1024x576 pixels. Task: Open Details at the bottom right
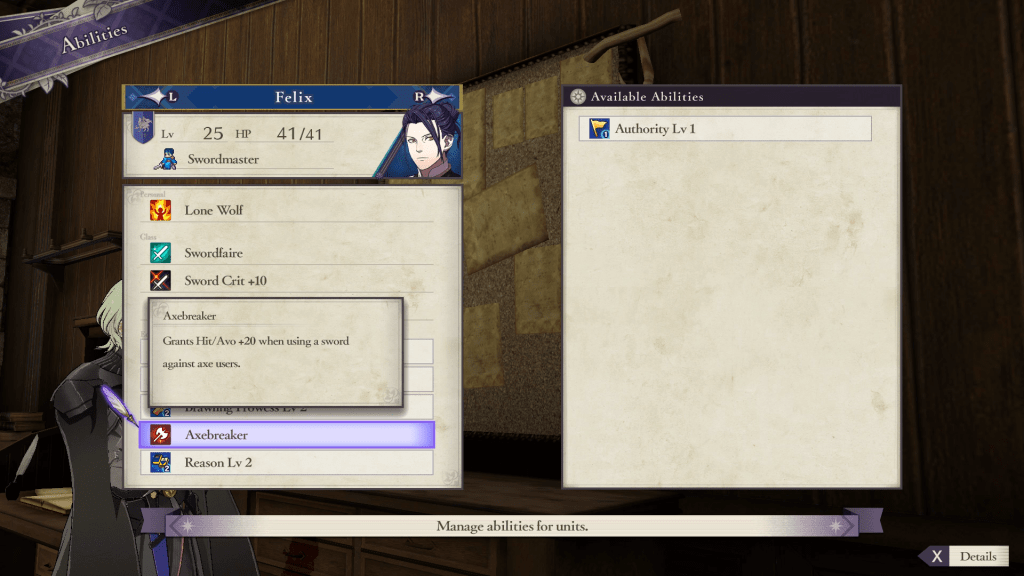(x=964, y=557)
